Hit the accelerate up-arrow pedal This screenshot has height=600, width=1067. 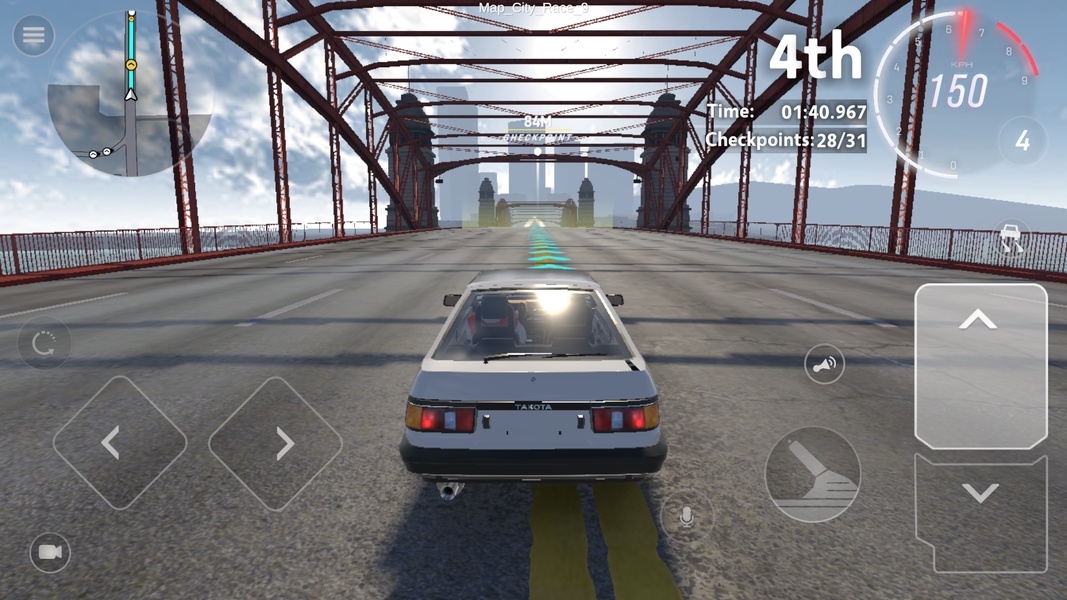point(979,365)
